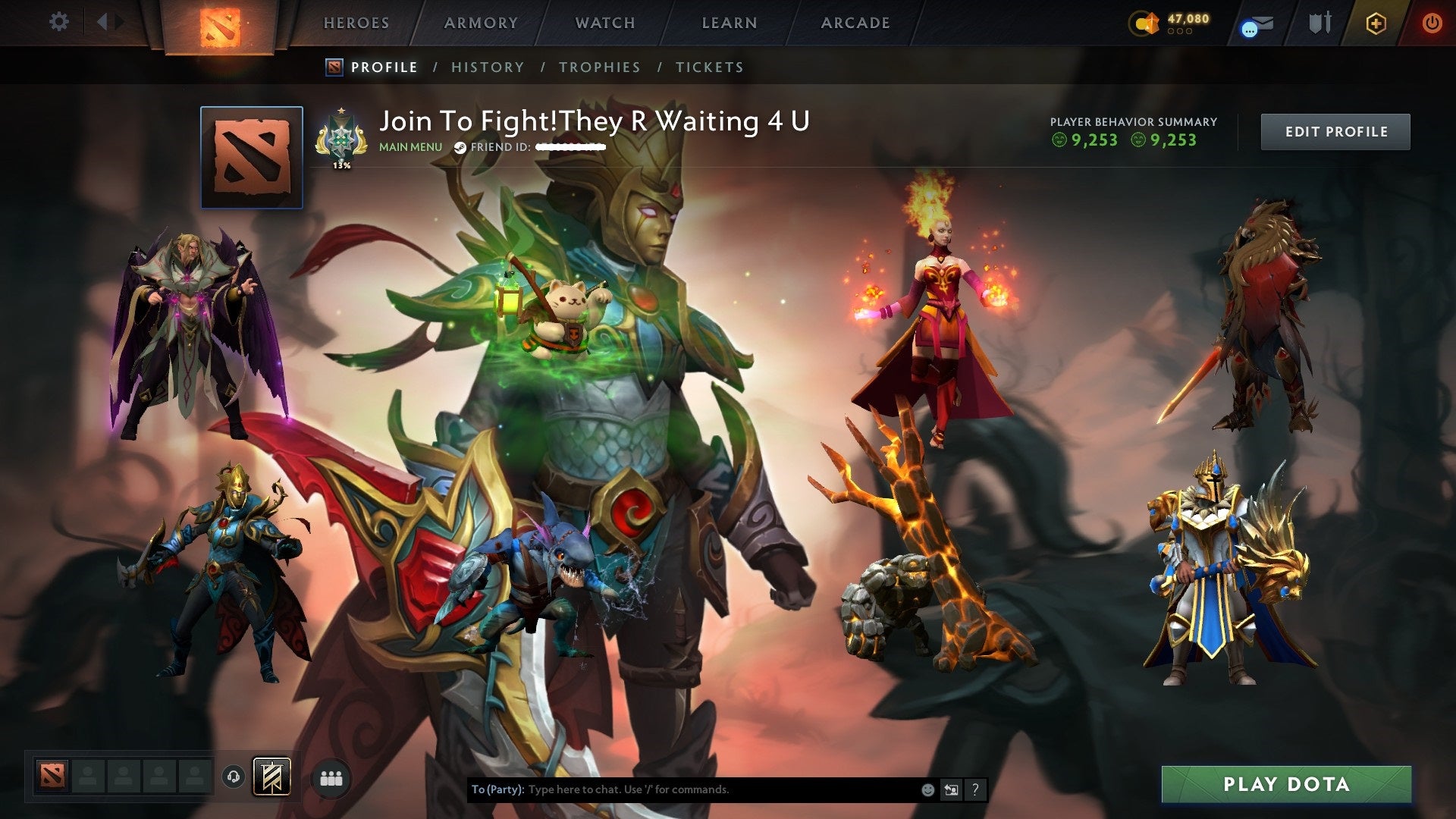Switch to the HISTORY tab

tap(487, 67)
